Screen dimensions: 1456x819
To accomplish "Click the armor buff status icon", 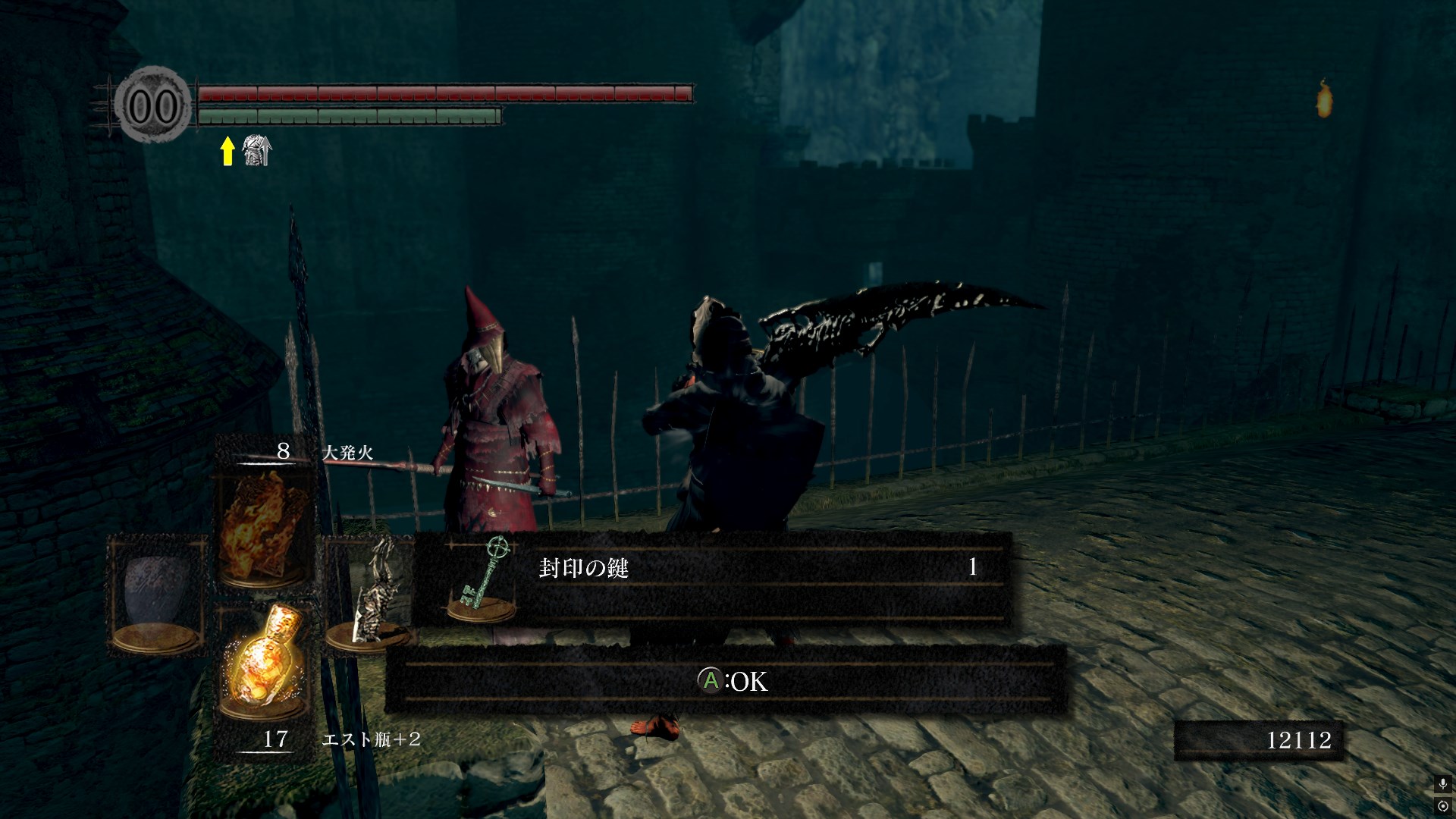I will 256,151.
